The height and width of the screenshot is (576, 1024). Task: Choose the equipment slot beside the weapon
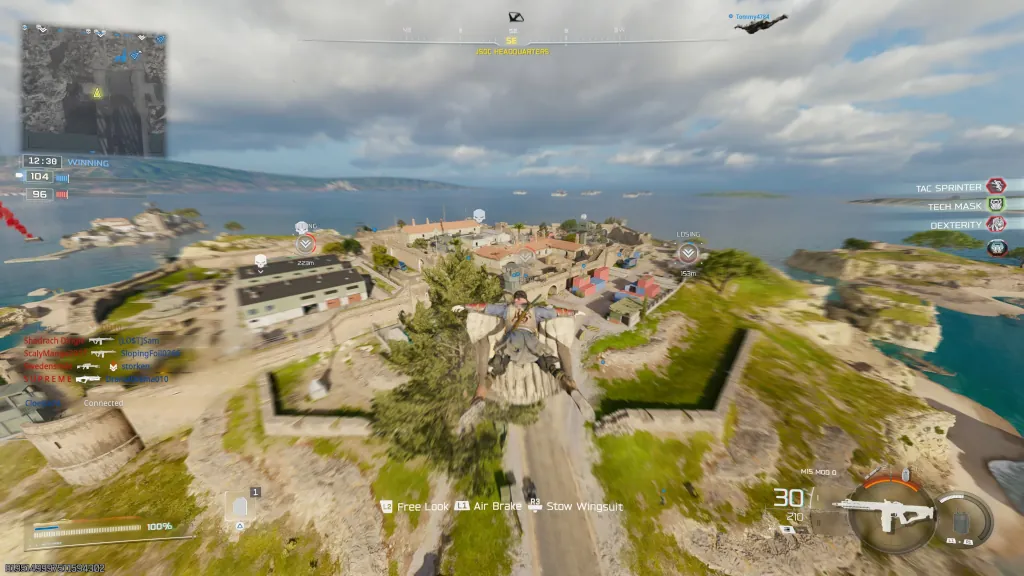(964, 520)
